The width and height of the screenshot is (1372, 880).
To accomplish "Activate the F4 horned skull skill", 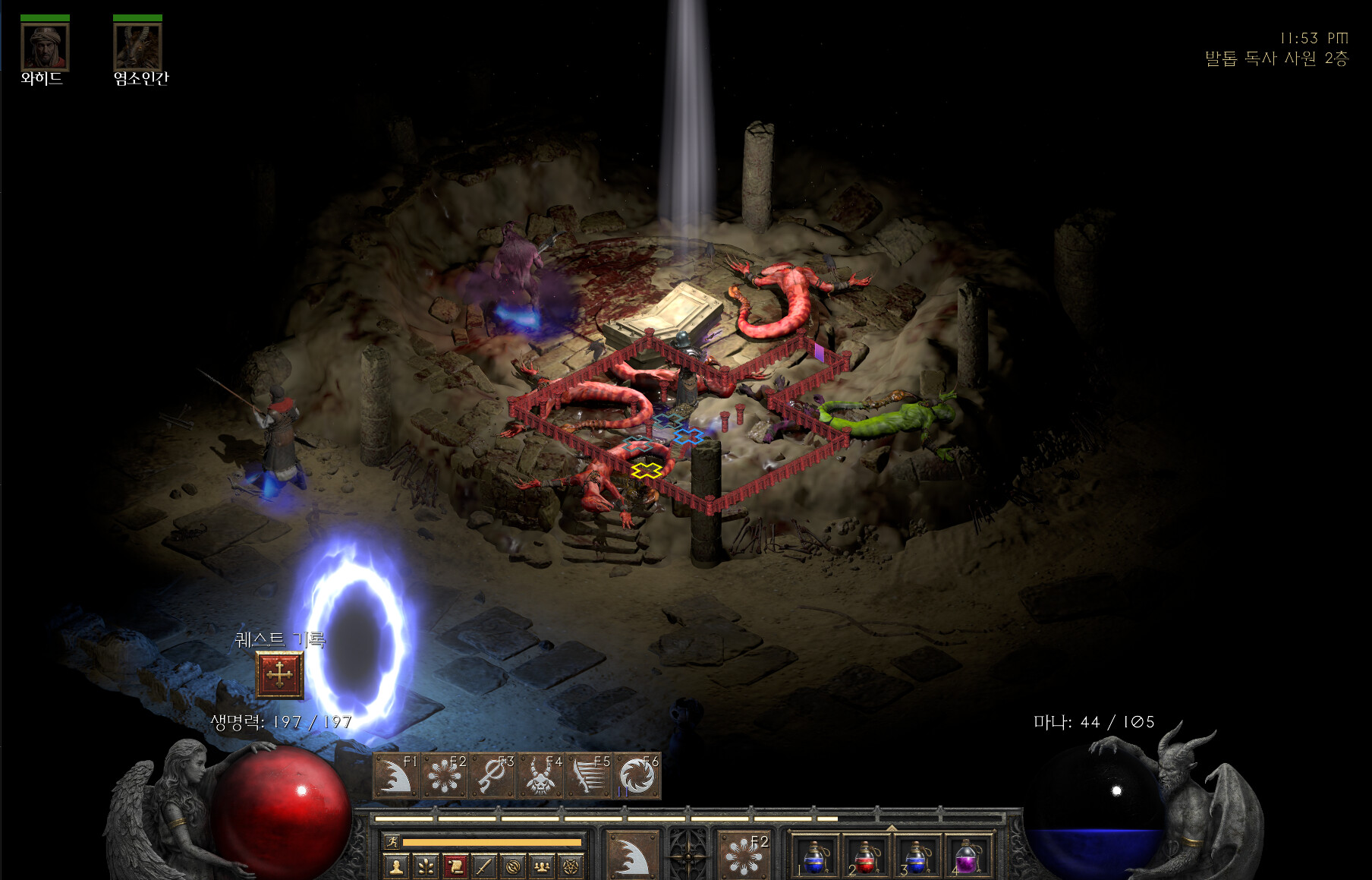I will (540, 776).
